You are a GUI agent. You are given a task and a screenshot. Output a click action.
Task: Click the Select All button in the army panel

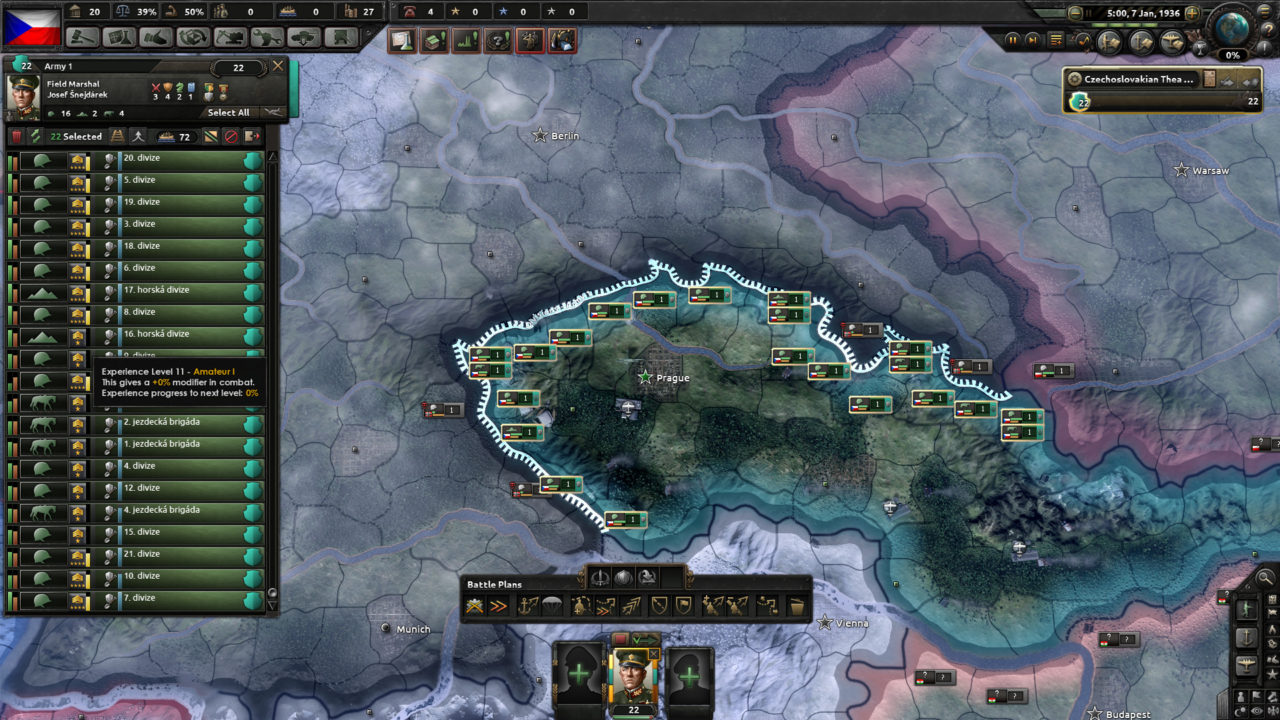(229, 113)
